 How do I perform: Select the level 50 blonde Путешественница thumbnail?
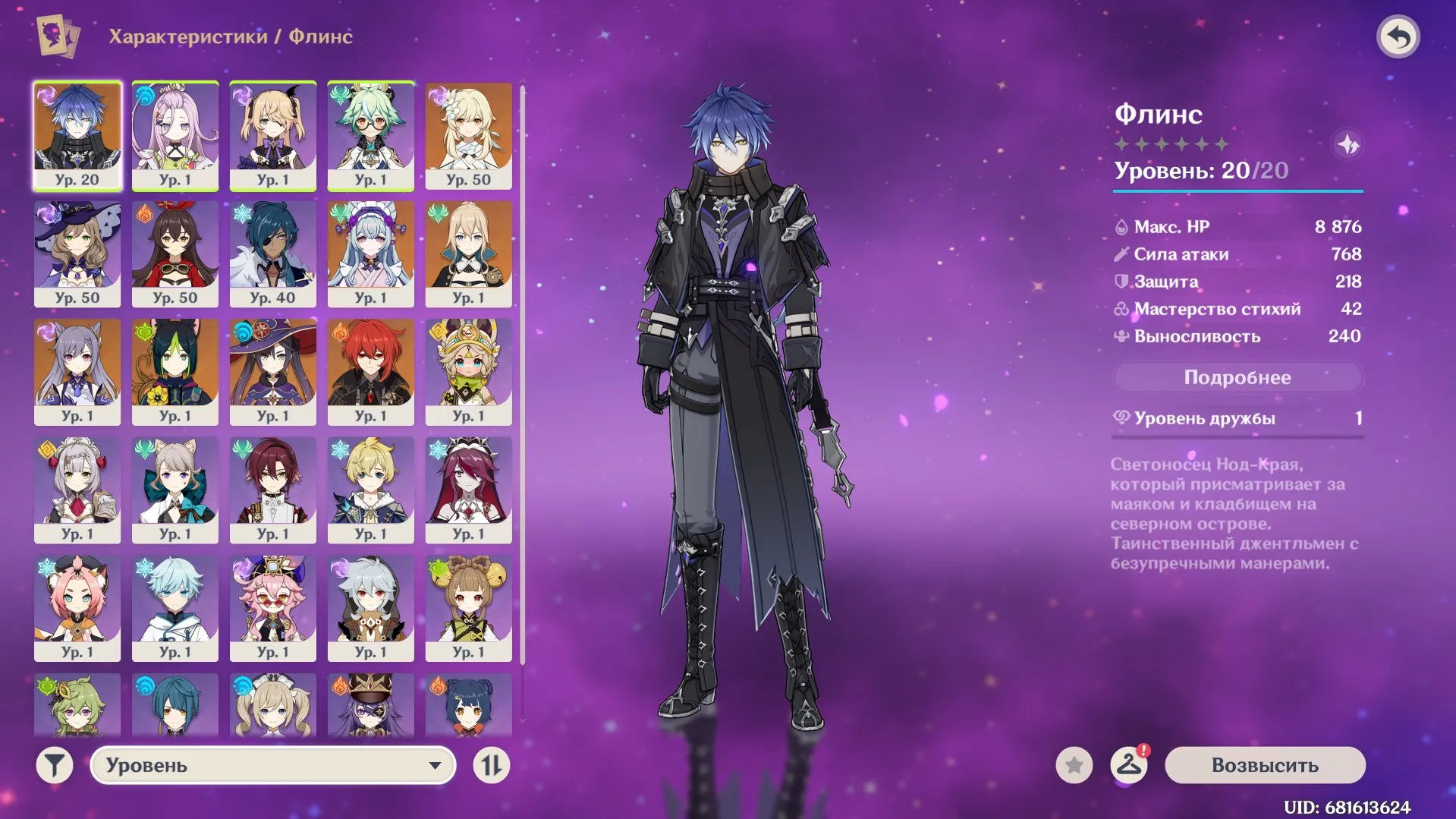point(469,137)
